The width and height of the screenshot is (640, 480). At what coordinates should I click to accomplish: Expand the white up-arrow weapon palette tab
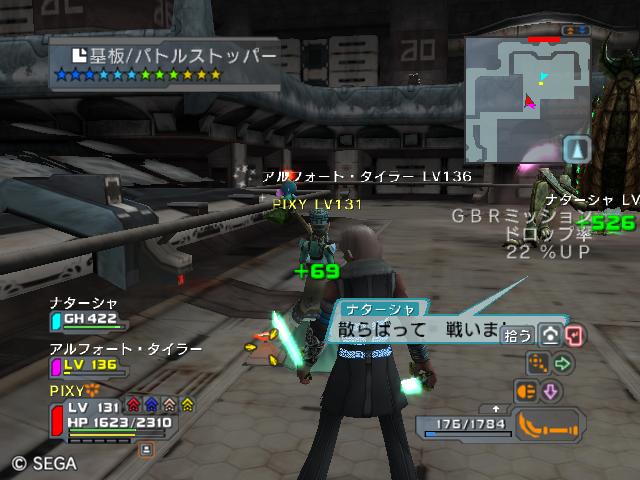tap(496, 409)
